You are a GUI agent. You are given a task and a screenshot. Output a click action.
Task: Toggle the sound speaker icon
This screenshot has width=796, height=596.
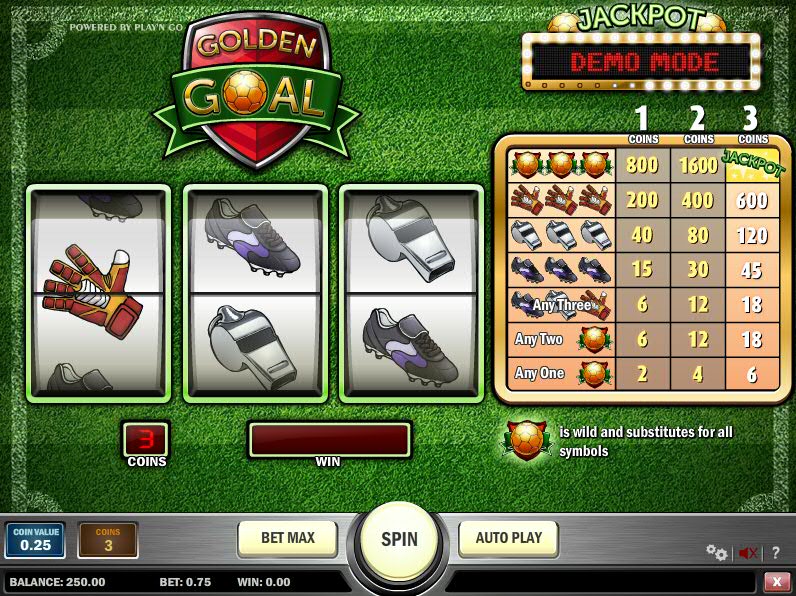(x=747, y=552)
